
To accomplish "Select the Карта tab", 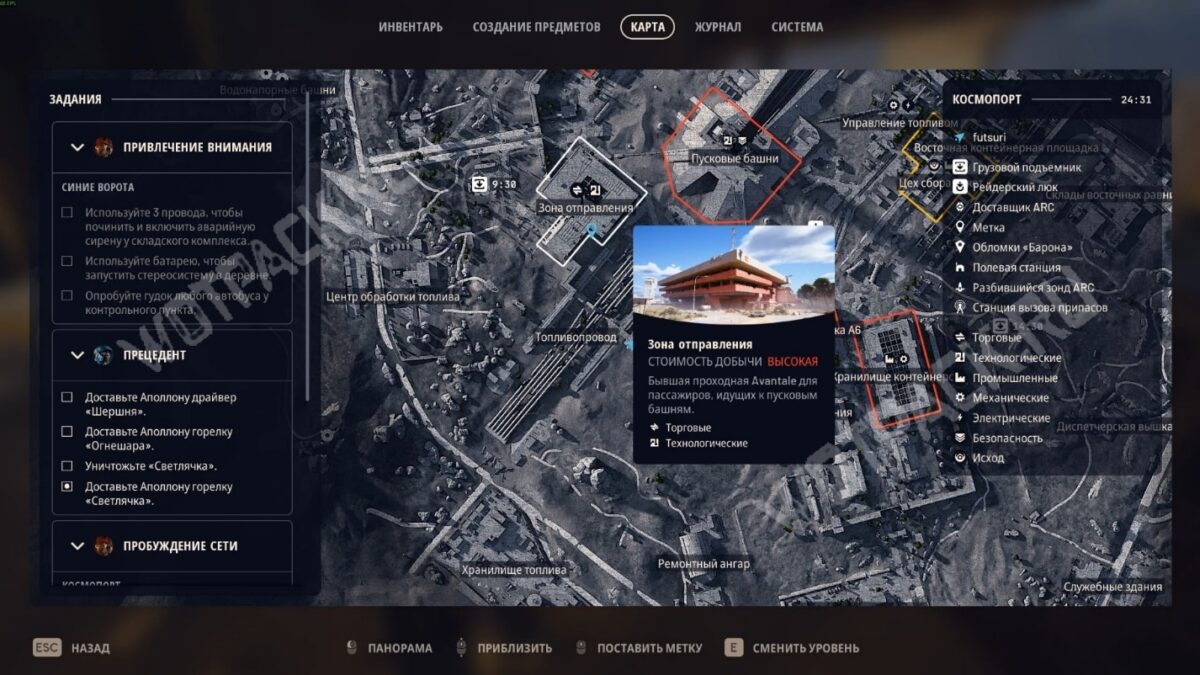I will tap(647, 27).
